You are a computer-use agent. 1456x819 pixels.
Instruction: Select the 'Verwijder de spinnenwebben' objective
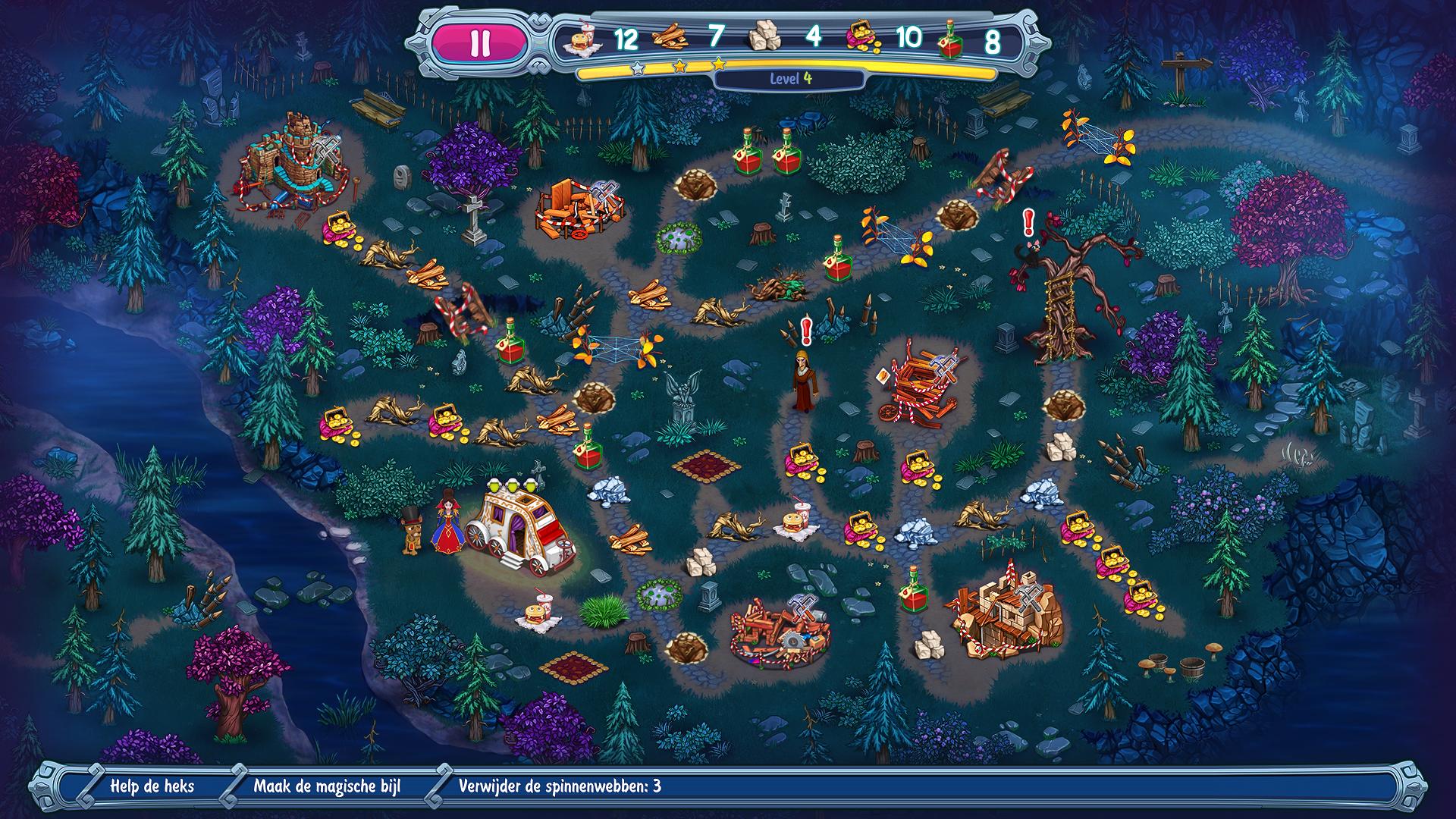(559, 786)
